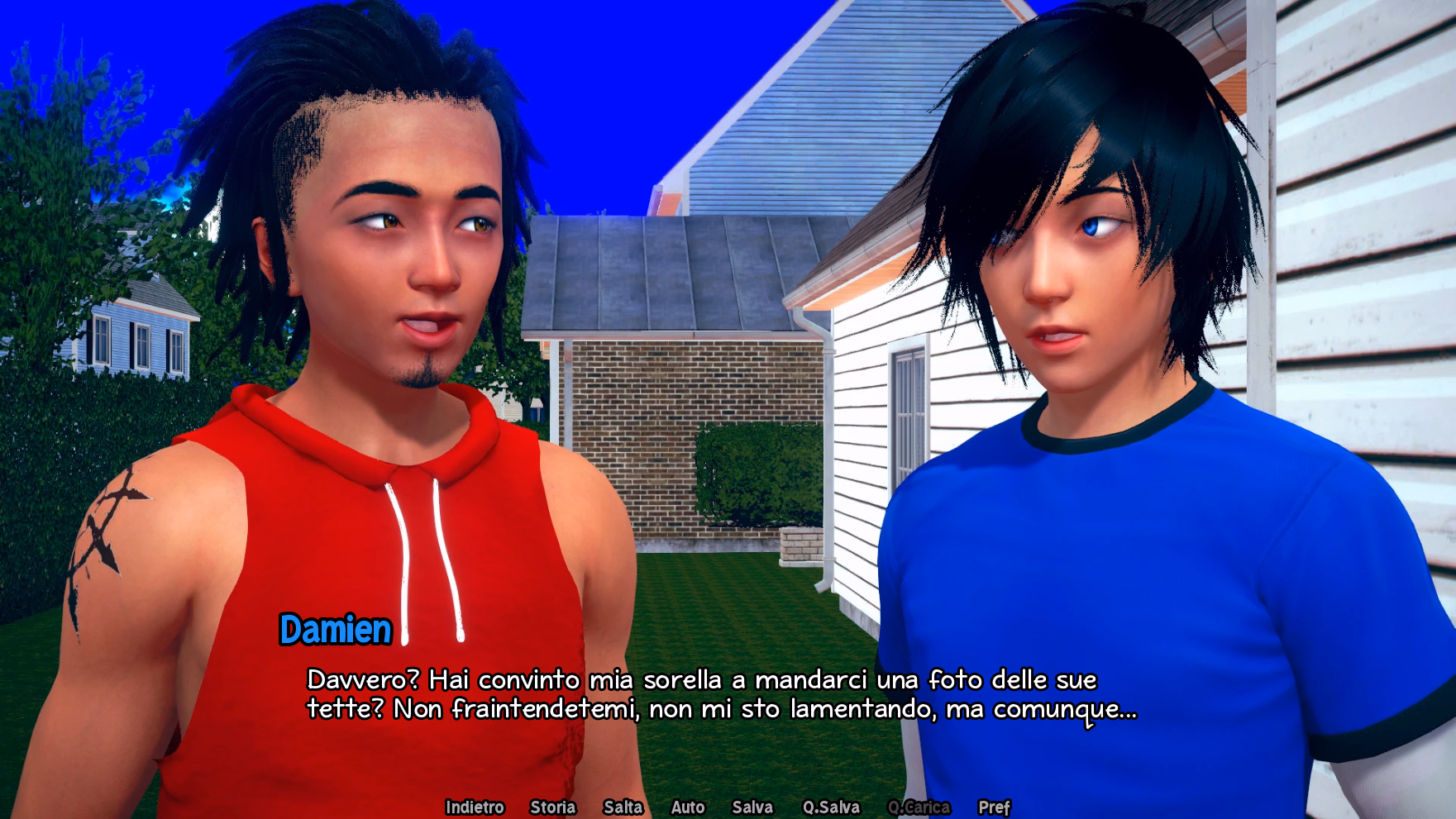Image resolution: width=1456 pixels, height=819 pixels.
Task: Quick save with Q.Salva
Action: [831, 807]
